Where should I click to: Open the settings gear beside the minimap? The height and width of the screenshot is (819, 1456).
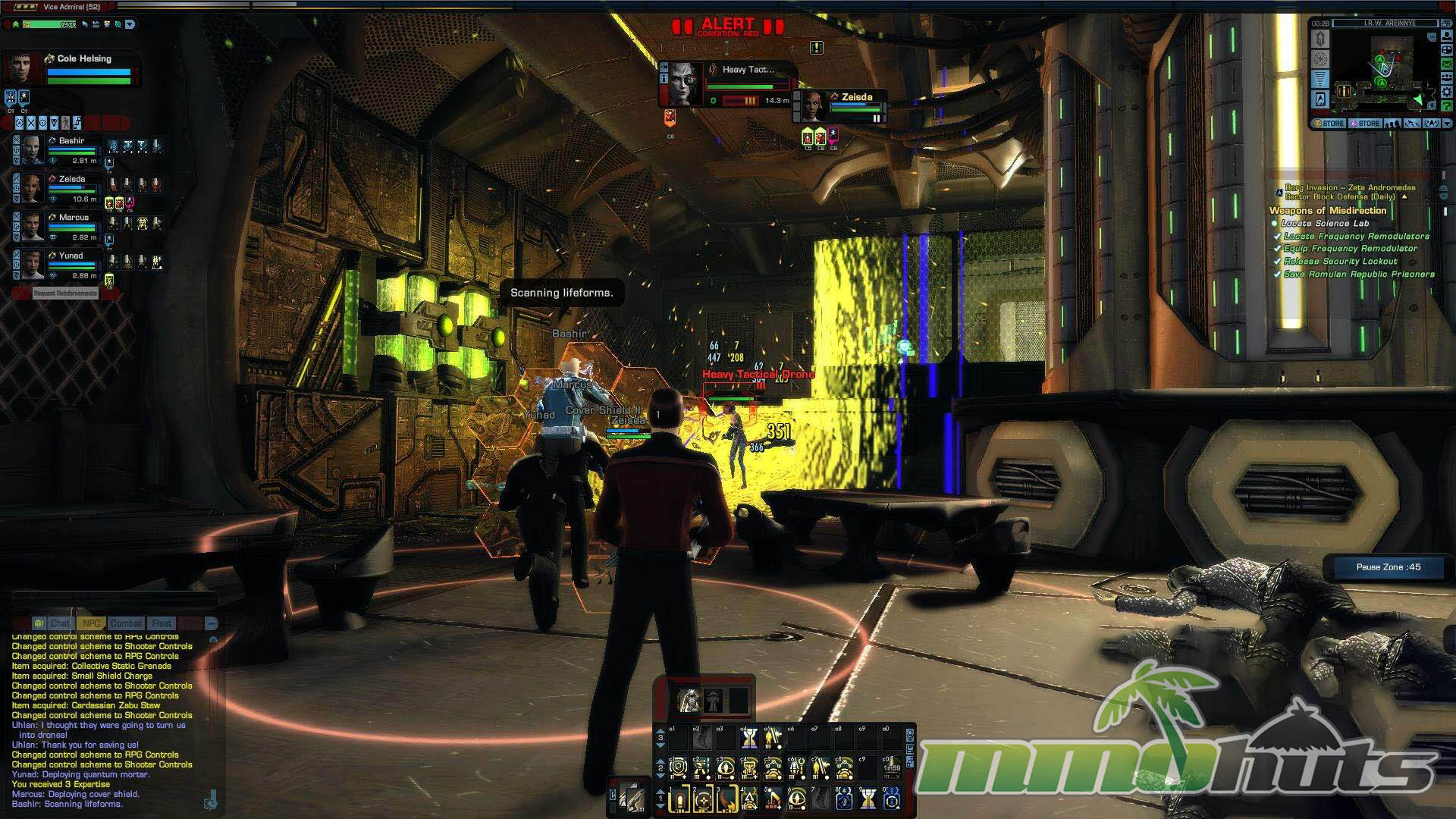coord(1446,93)
